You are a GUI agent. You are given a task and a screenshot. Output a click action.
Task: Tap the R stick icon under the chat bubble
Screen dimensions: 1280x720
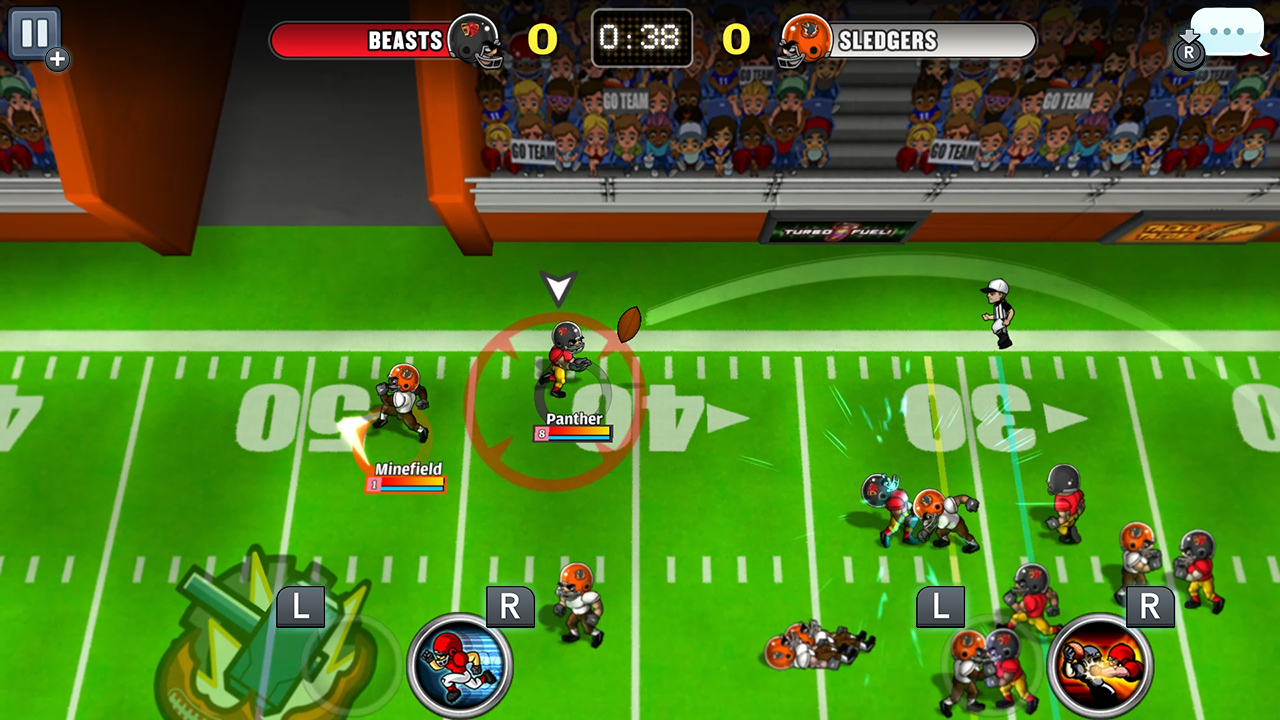[1188, 55]
